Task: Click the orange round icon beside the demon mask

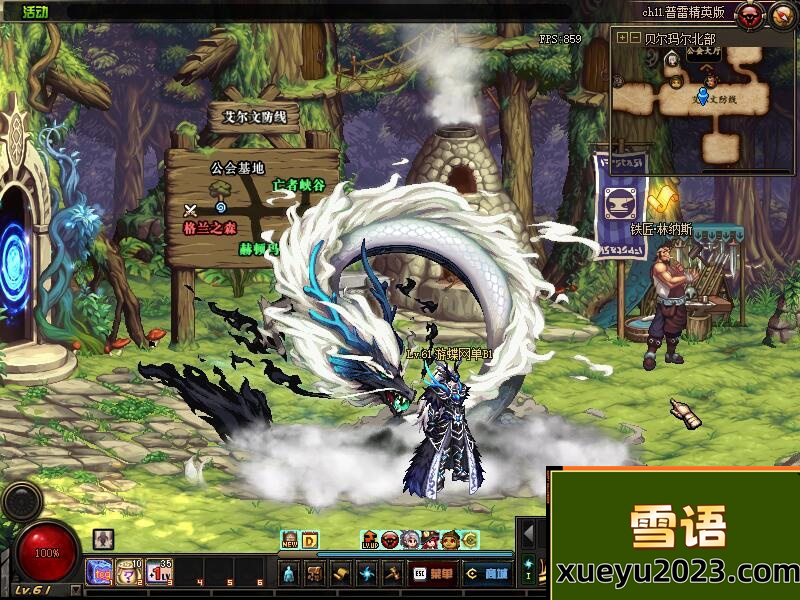Action: [x=780, y=14]
